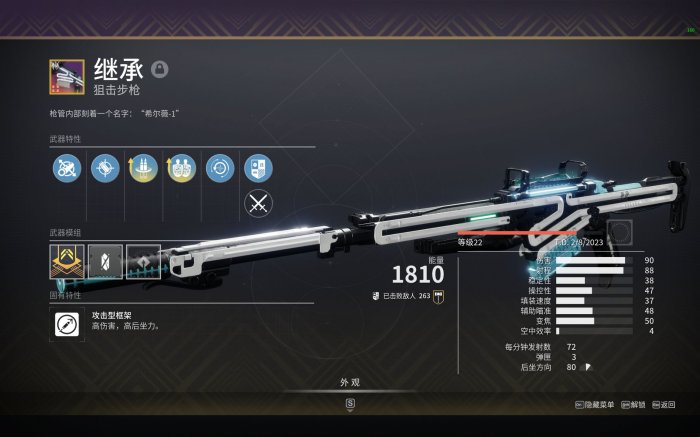Open the third weapon mod slot with diamond
700x437 pixels.
143,261
